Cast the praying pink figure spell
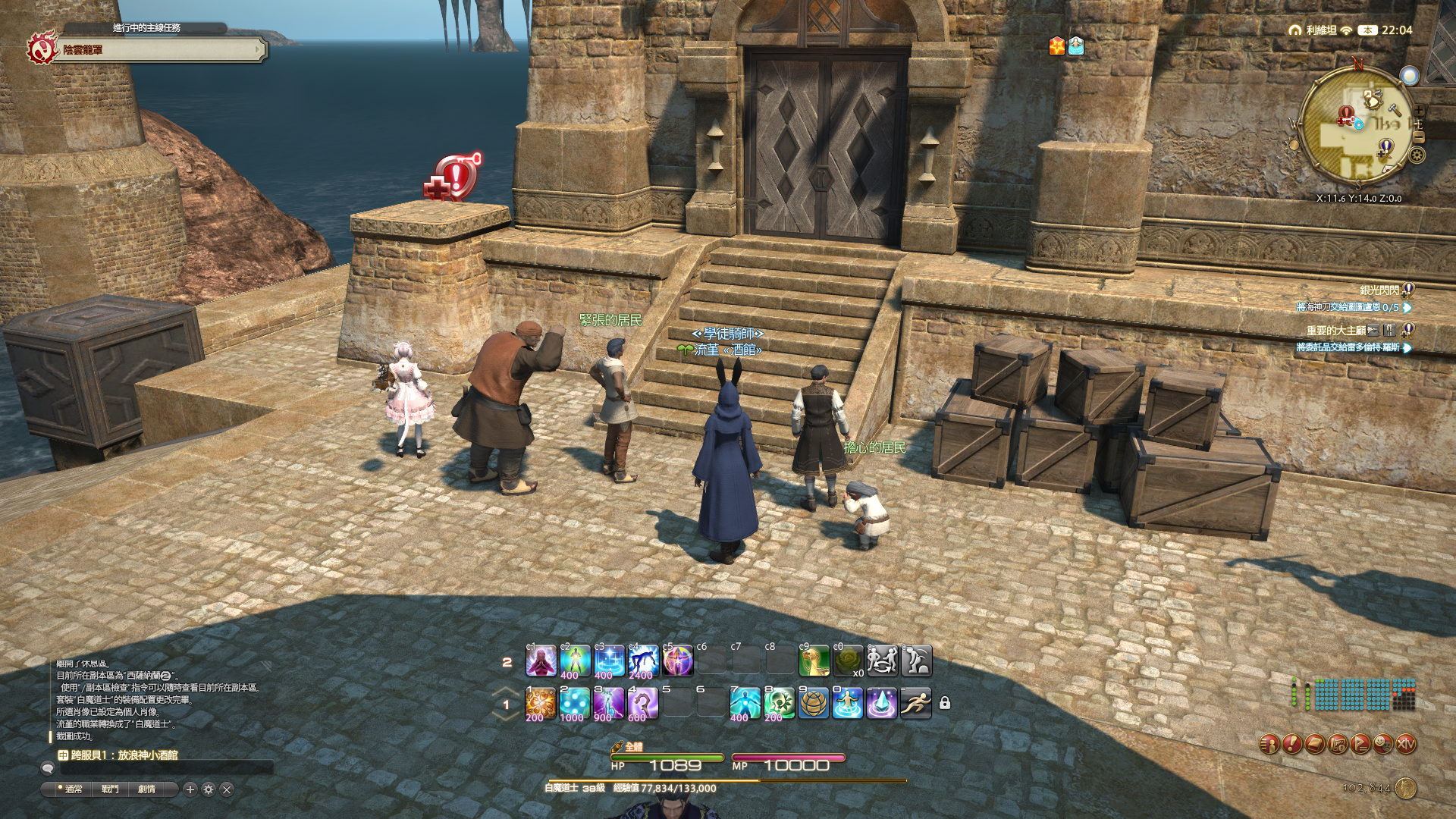 [540, 661]
